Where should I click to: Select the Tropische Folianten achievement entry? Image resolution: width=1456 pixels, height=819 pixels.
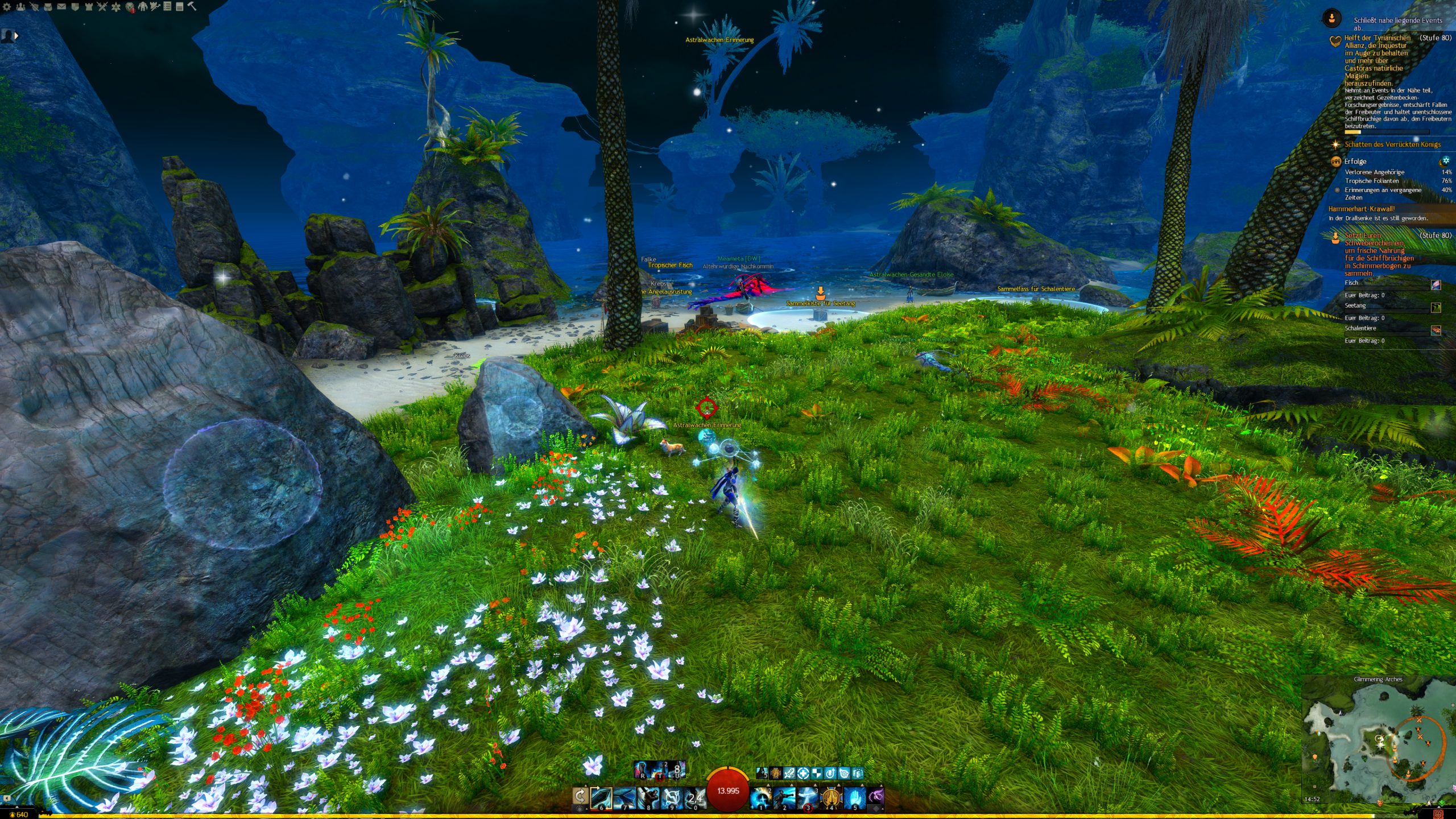tap(1371, 181)
